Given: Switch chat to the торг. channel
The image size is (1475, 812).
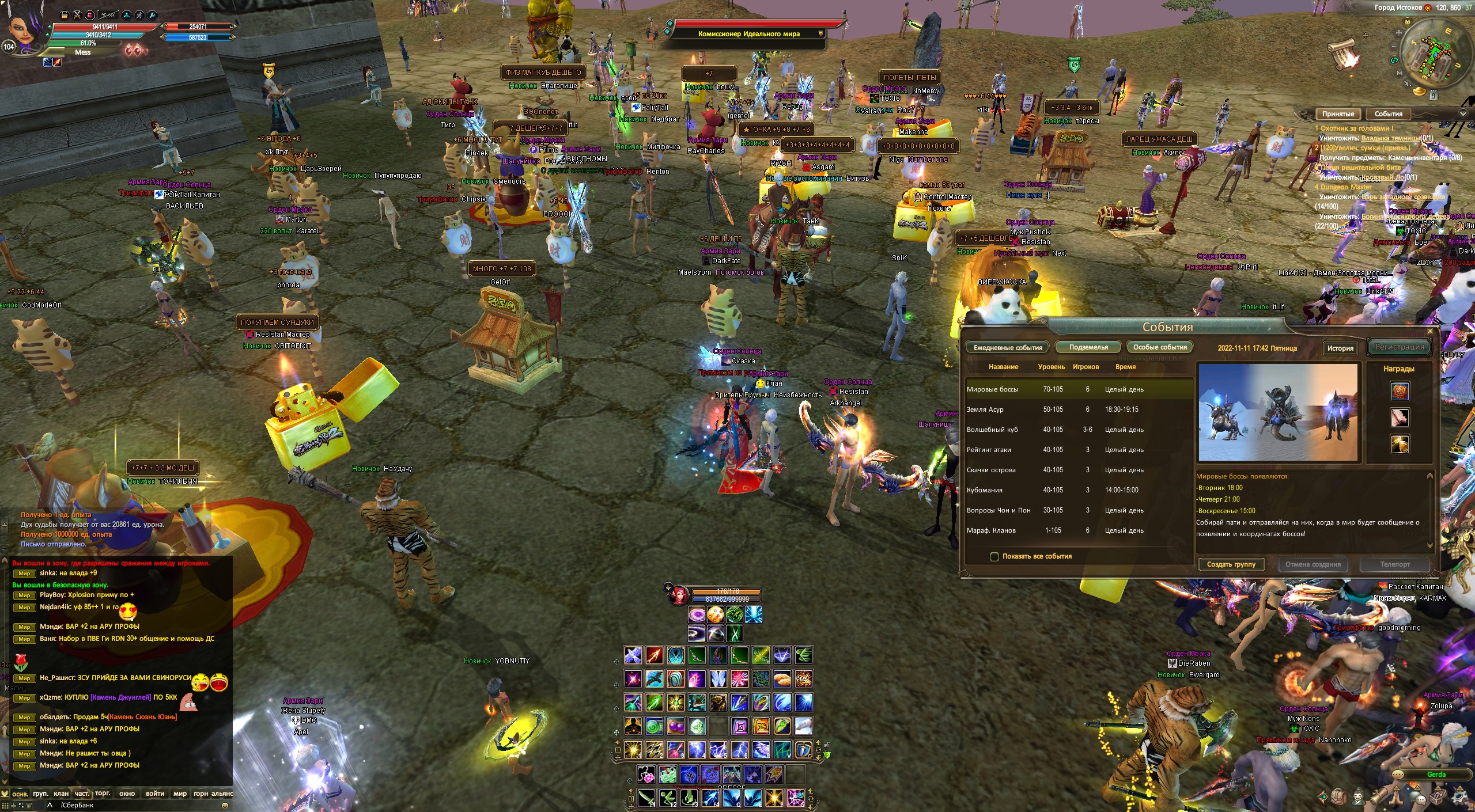Looking at the screenshot, I should click(x=103, y=794).
